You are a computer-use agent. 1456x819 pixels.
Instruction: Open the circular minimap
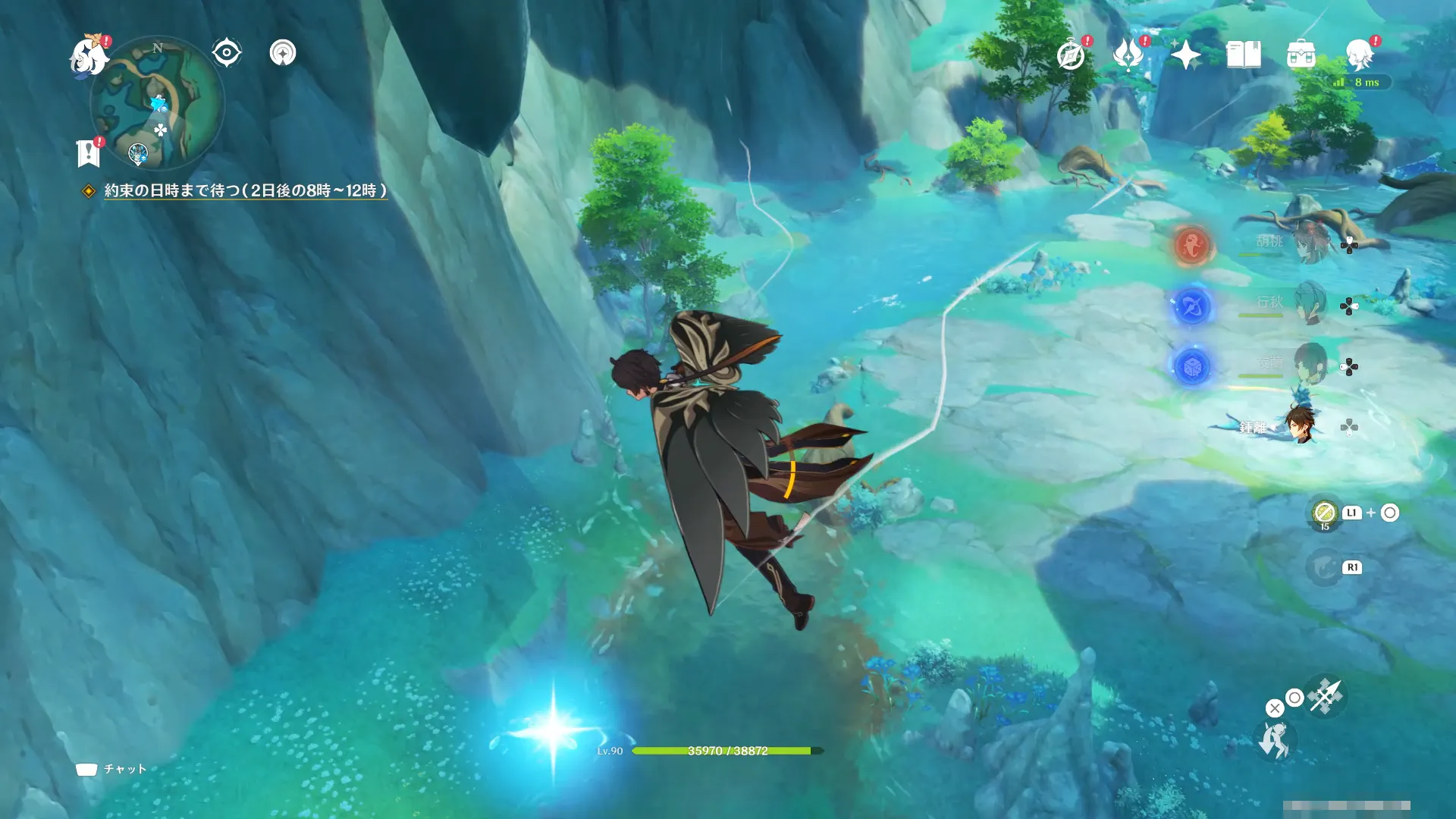pyautogui.click(x=157, y=103)
